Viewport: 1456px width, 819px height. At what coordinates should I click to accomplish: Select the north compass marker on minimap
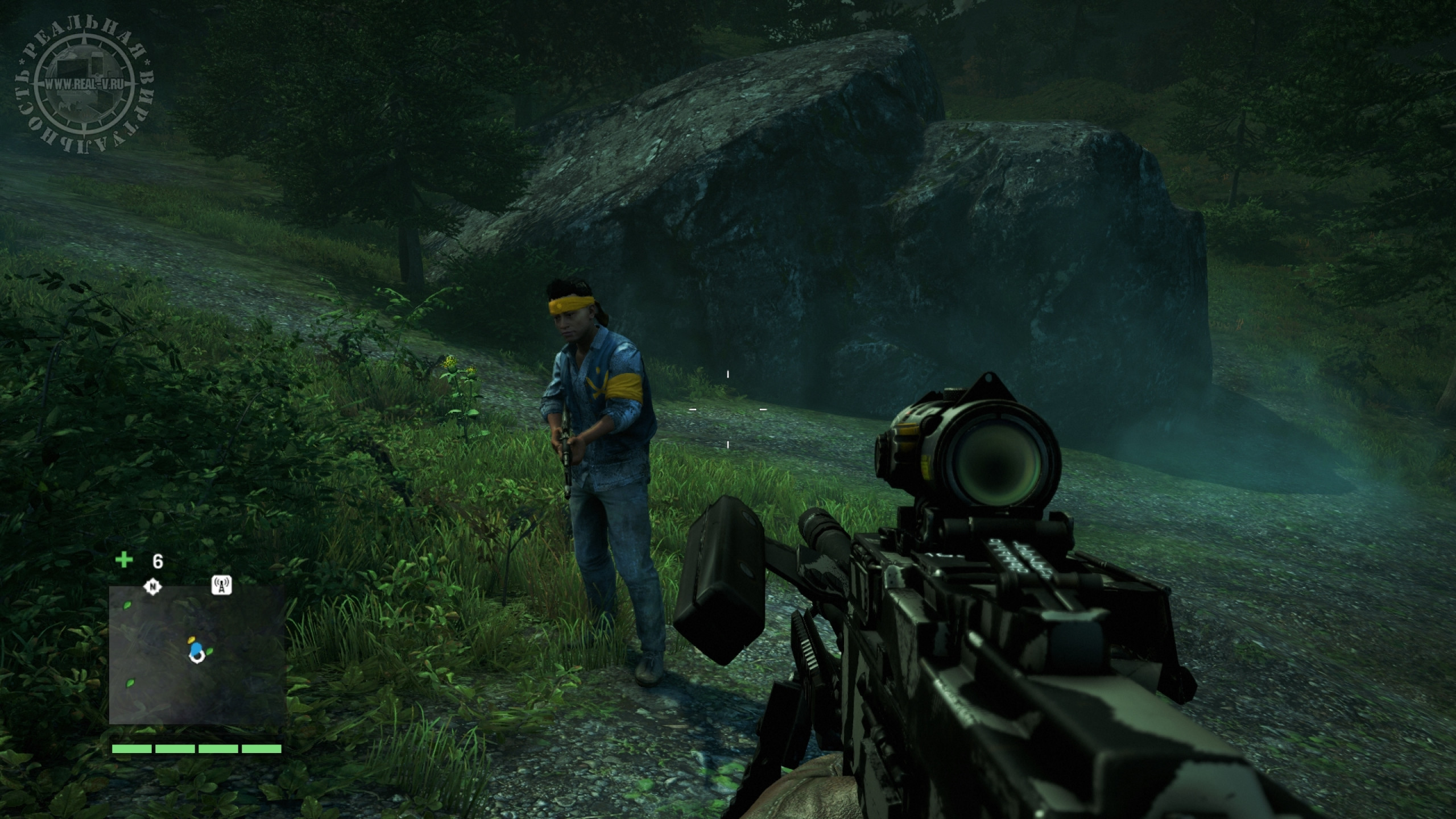[x=152, y=586]
